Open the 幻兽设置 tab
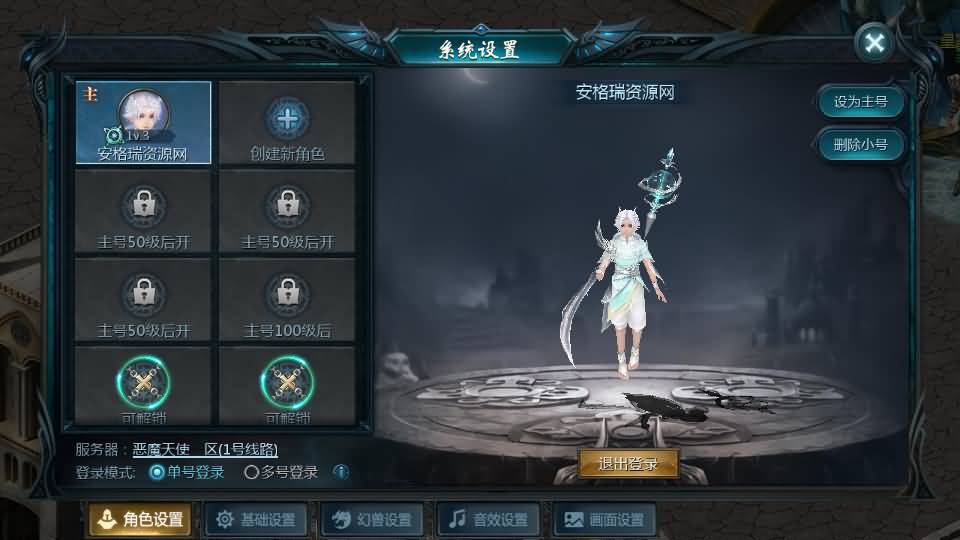Screen dimensions: 960x540 372,519
